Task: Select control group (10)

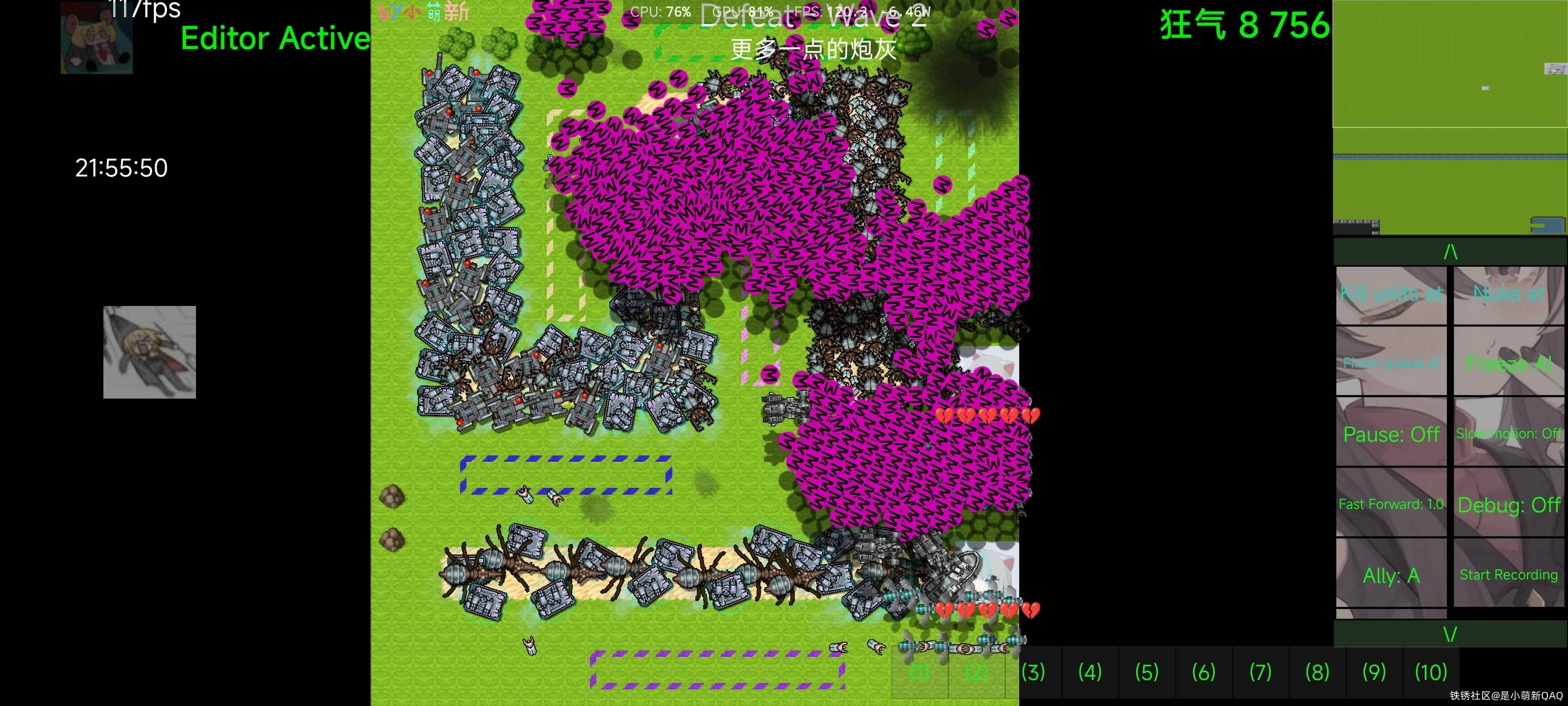Action: pyautogui.click(x=1430, y=673)
